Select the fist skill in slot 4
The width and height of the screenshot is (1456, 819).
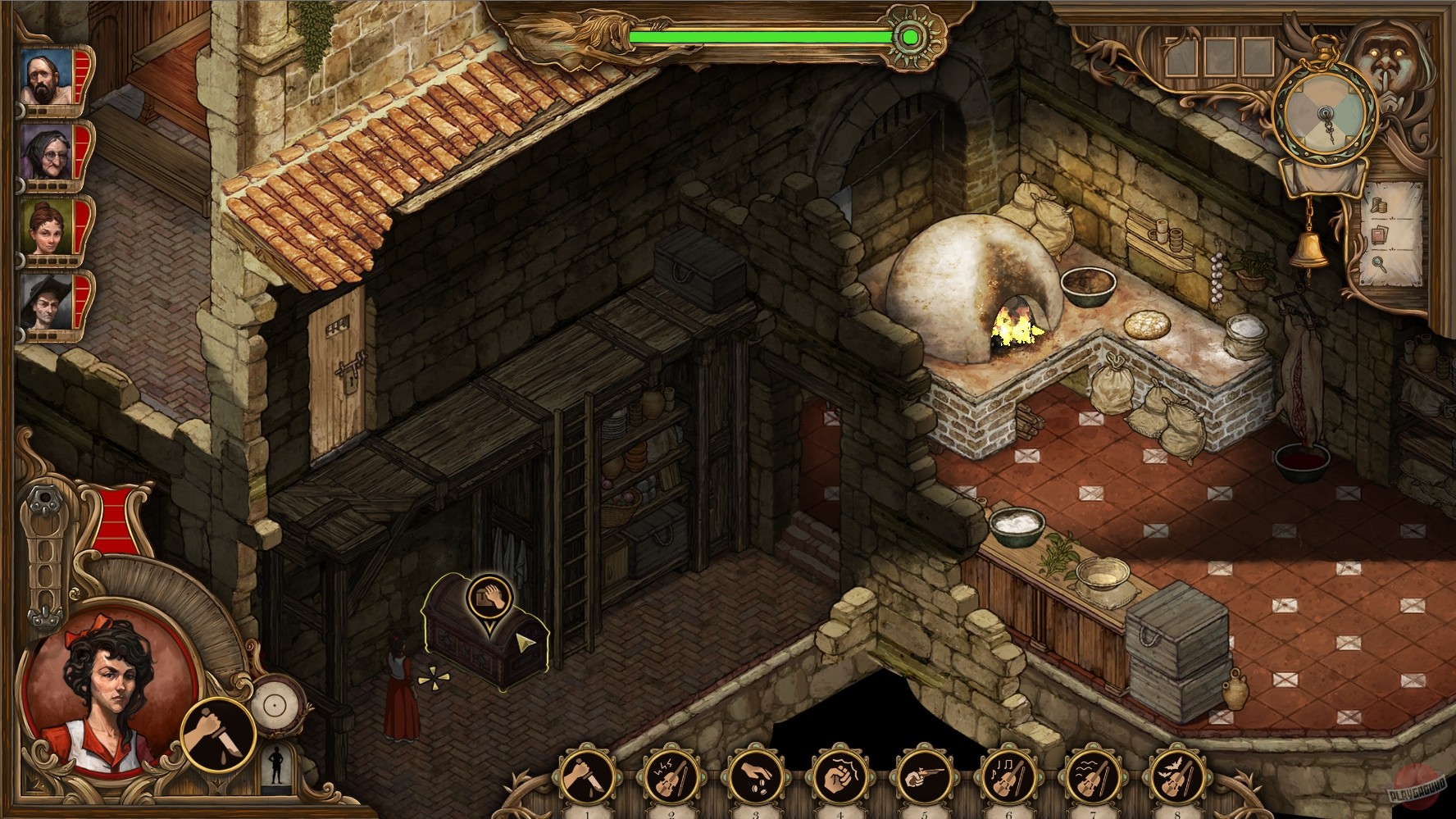839,777
